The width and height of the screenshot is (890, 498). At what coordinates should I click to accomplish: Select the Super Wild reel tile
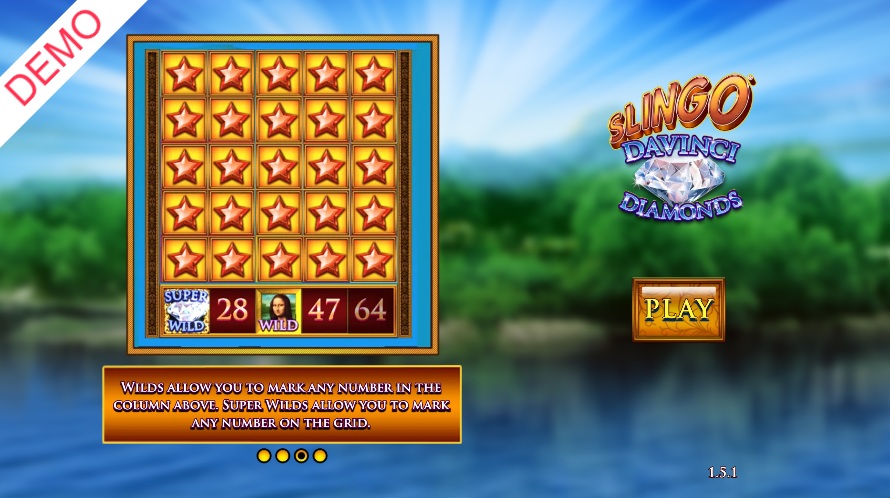coord(185,310)
